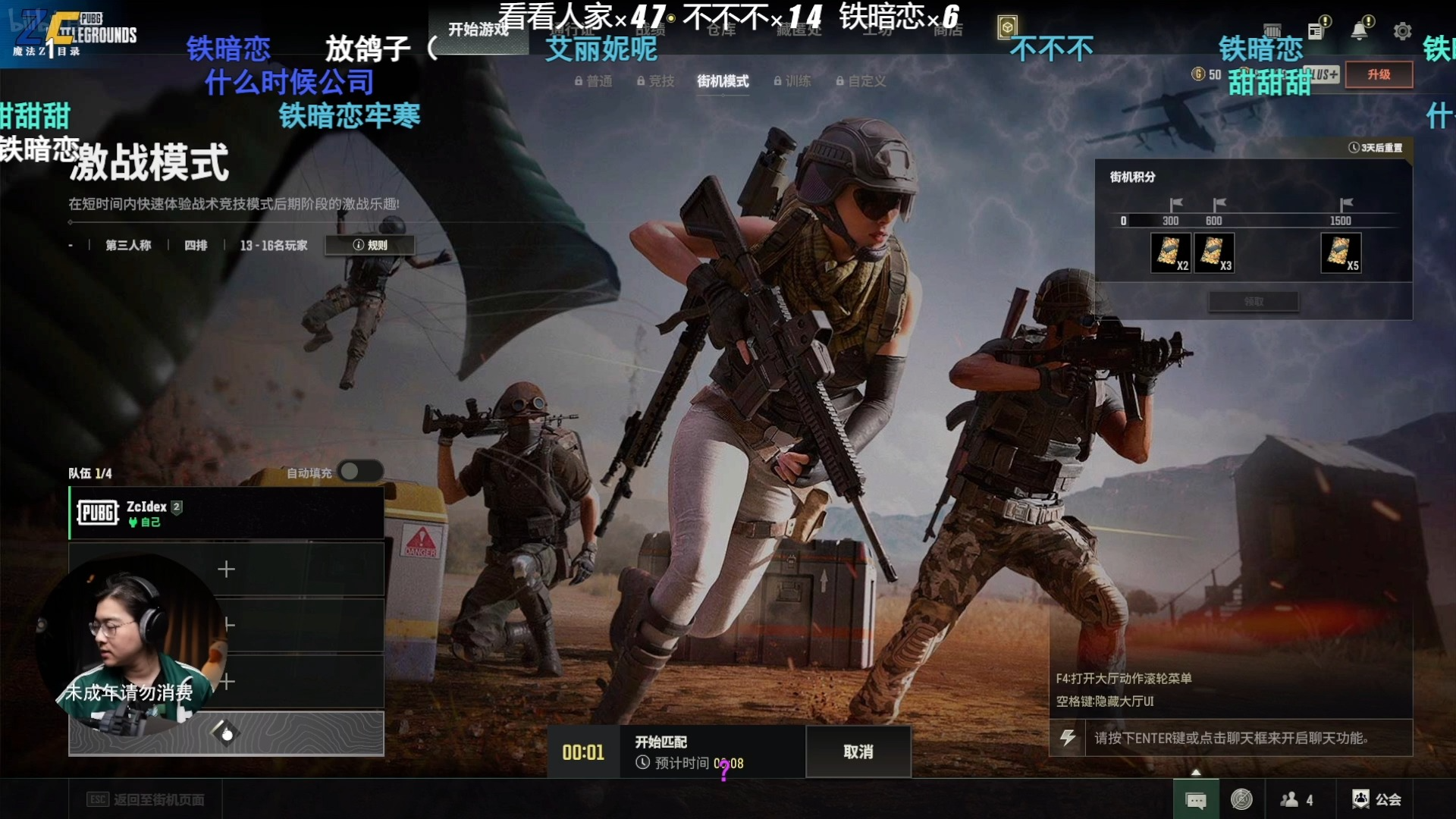Click the crate/container icon near the currency bar
The width and height of the screenshot is (1456, 819).
[x=1274, y=30]
